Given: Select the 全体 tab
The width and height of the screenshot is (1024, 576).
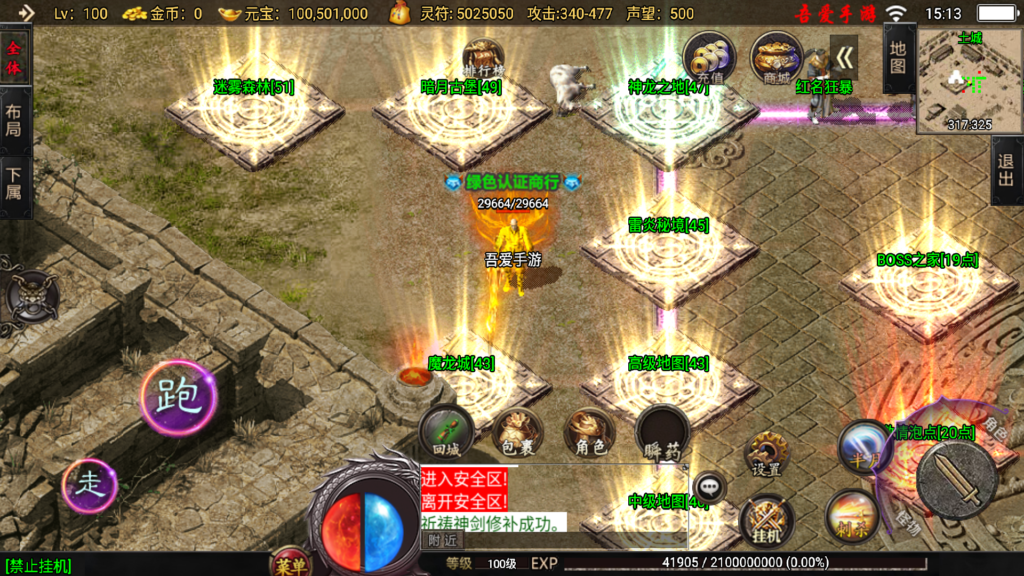Looking at the screenshot, I should (14, 58).
